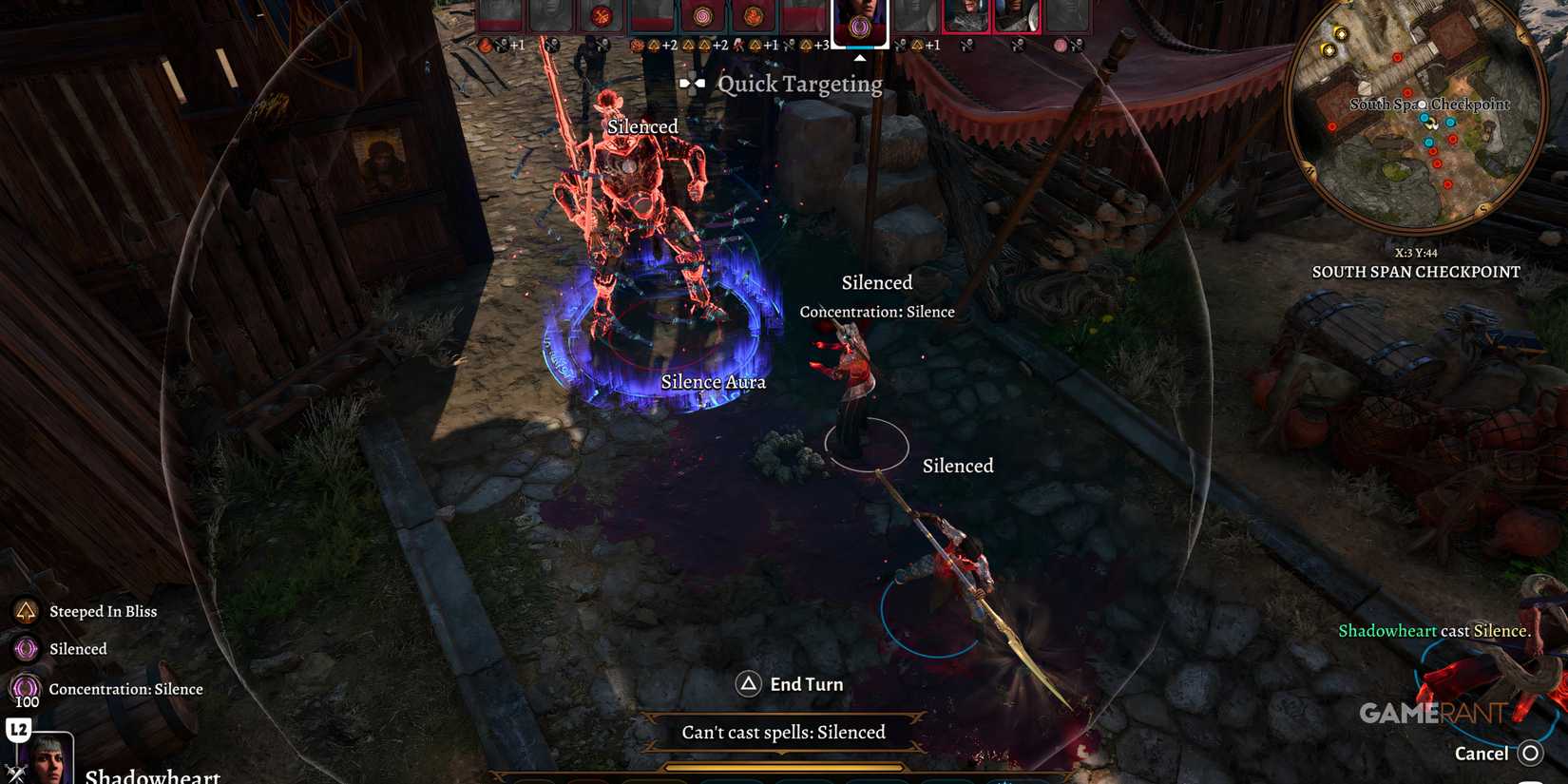1568x784 pixels.
Task: Expand details via the arrow below the active turn portrait
Action: (x=861, y=56)
